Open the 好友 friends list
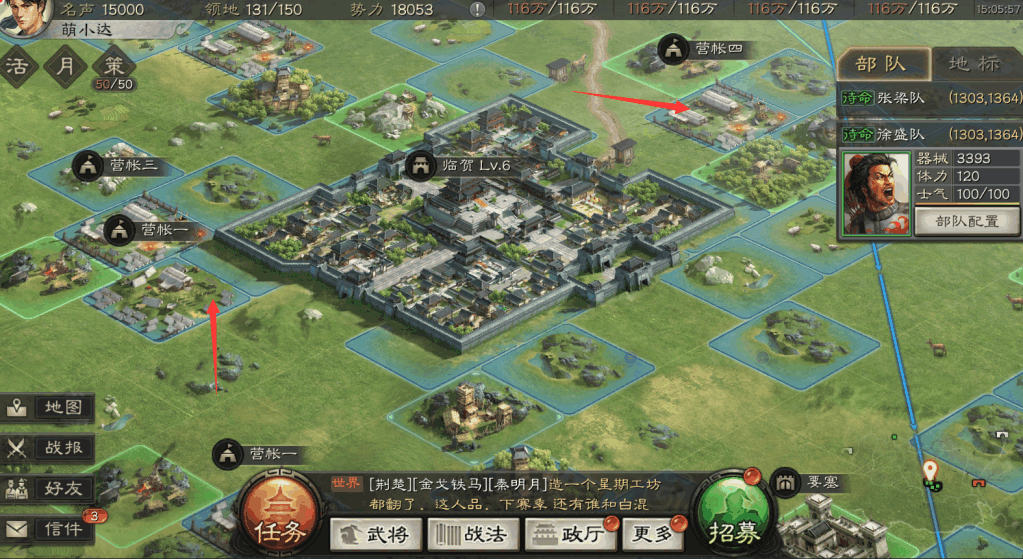The image size is (1023, 559). pyautogui.click(x=50, y=488)
